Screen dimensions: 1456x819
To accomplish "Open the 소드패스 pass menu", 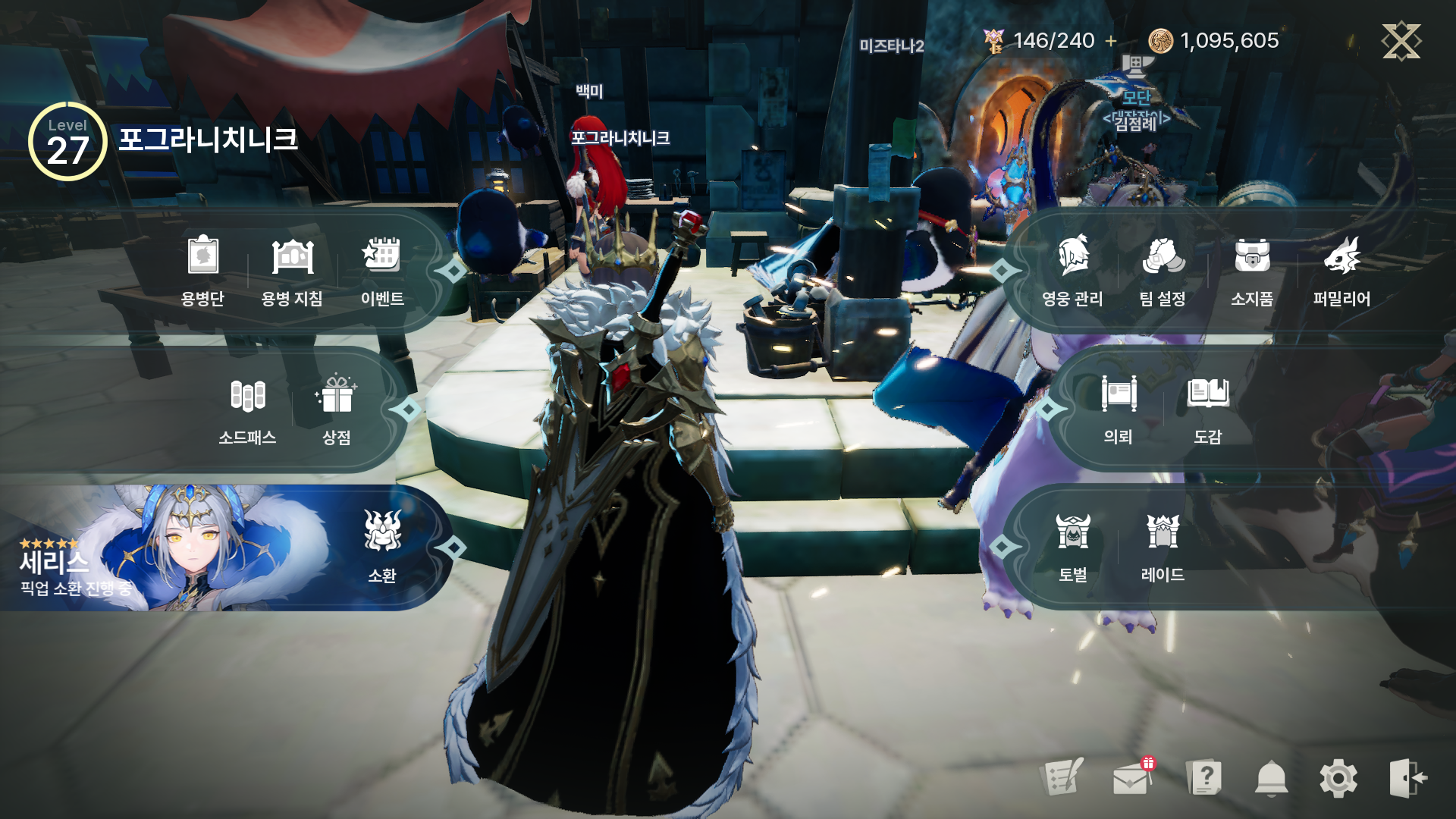I will 247,409.
